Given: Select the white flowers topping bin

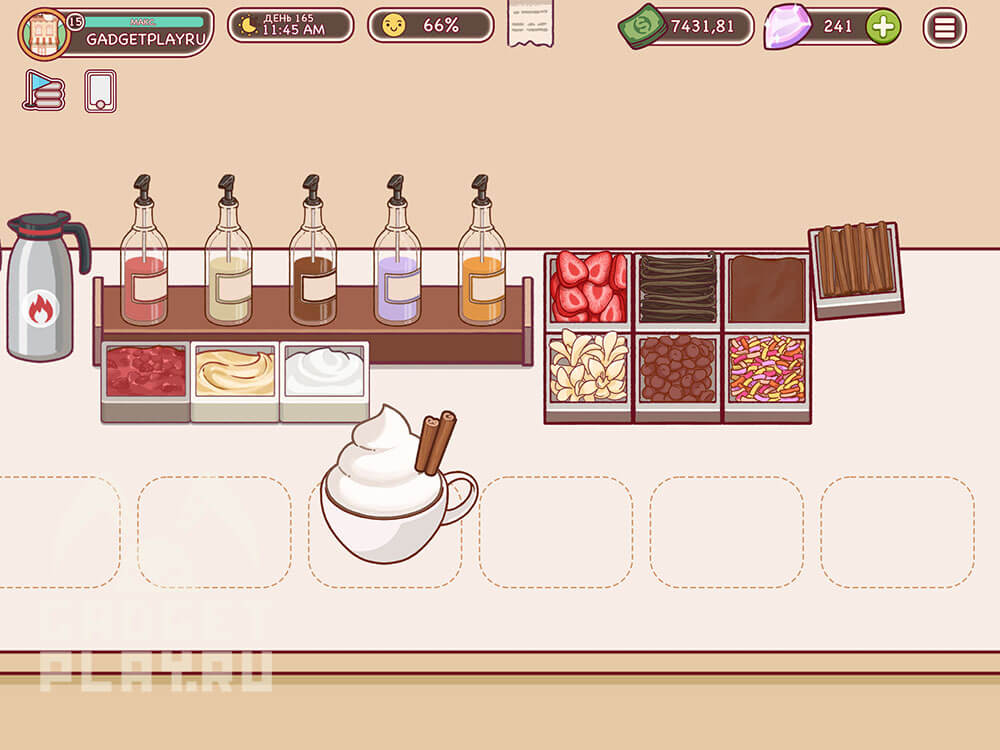Looking at the screenshot, I should click(588, 370).
